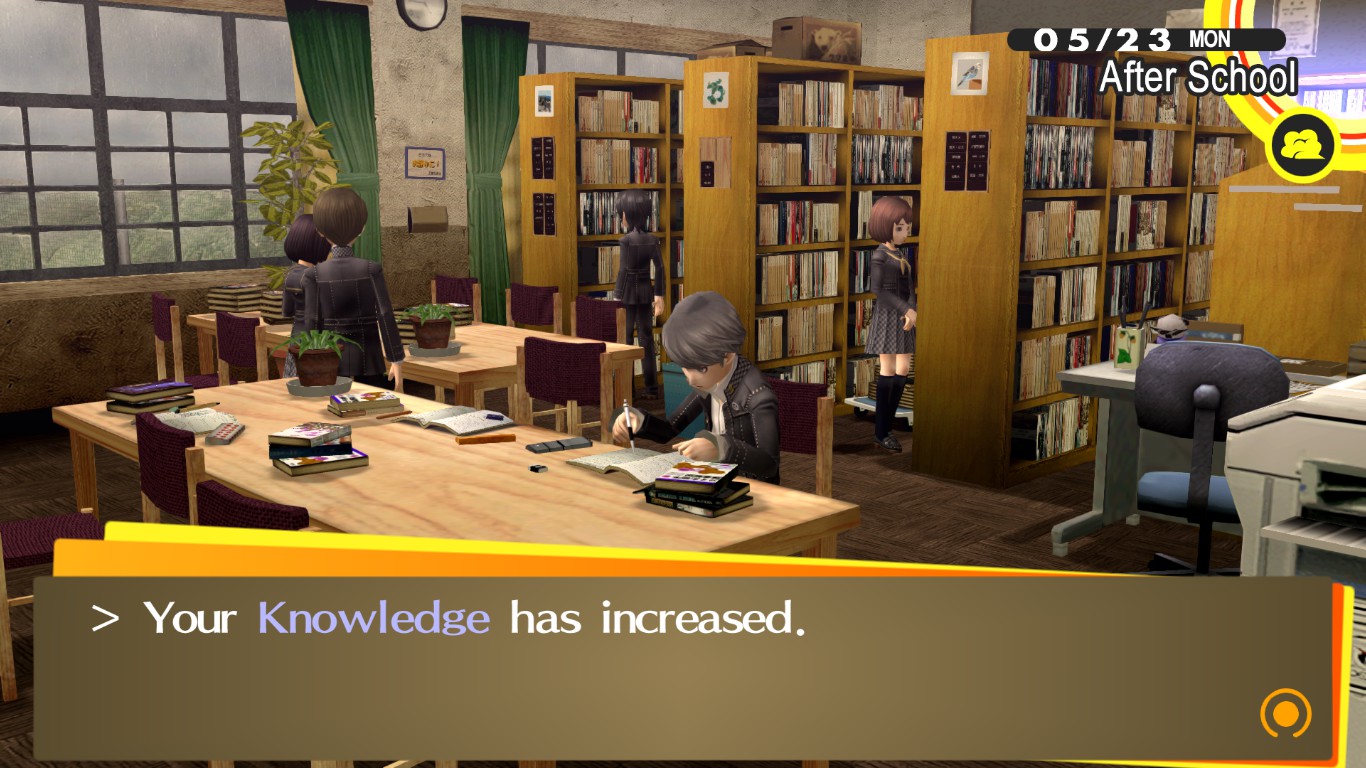Click the orange advance-dialogue indicator circle
Image resolution: width=1366 pixels, height=768 pixels.
pos(1284,714)
